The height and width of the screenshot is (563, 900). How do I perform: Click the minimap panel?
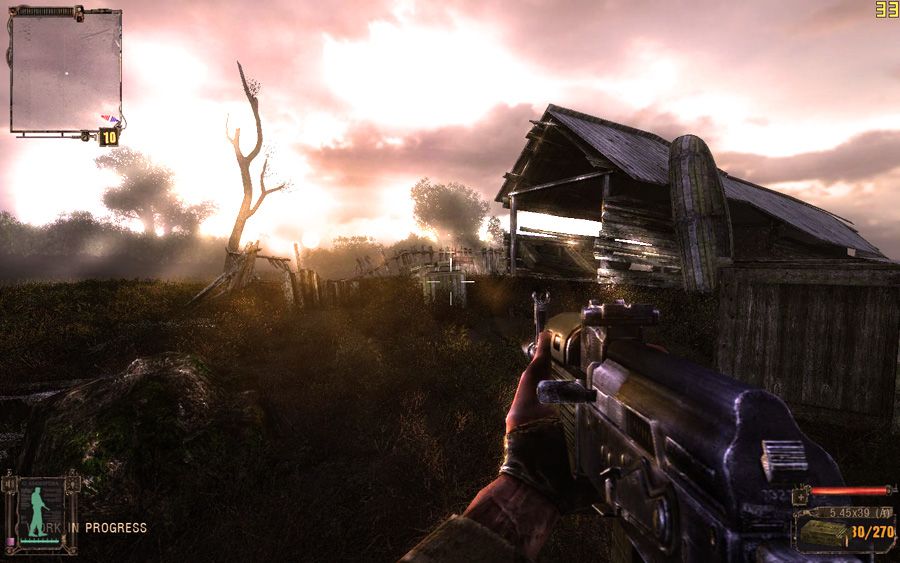[65, 71]
